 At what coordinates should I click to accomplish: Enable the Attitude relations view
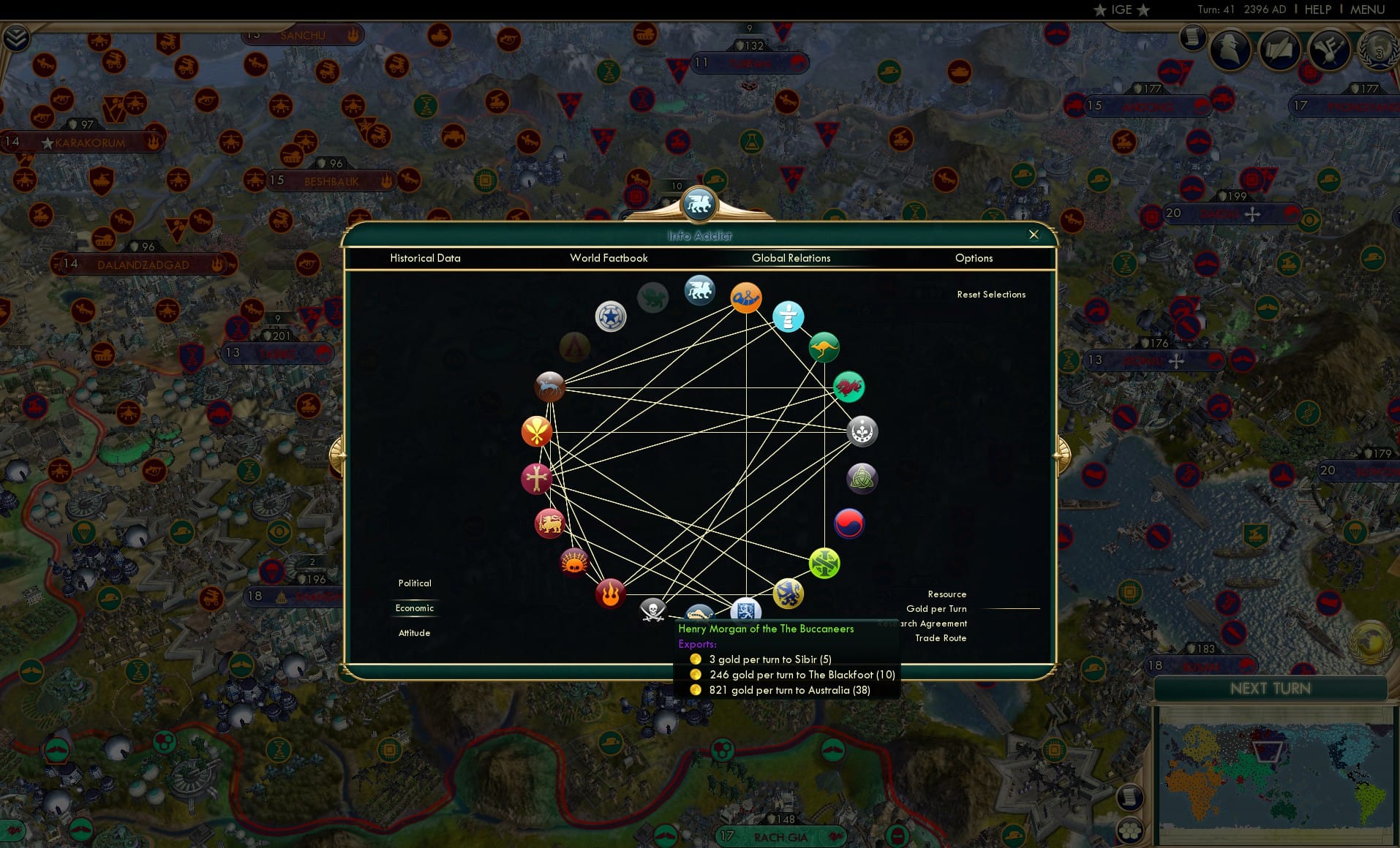(414, 632)
